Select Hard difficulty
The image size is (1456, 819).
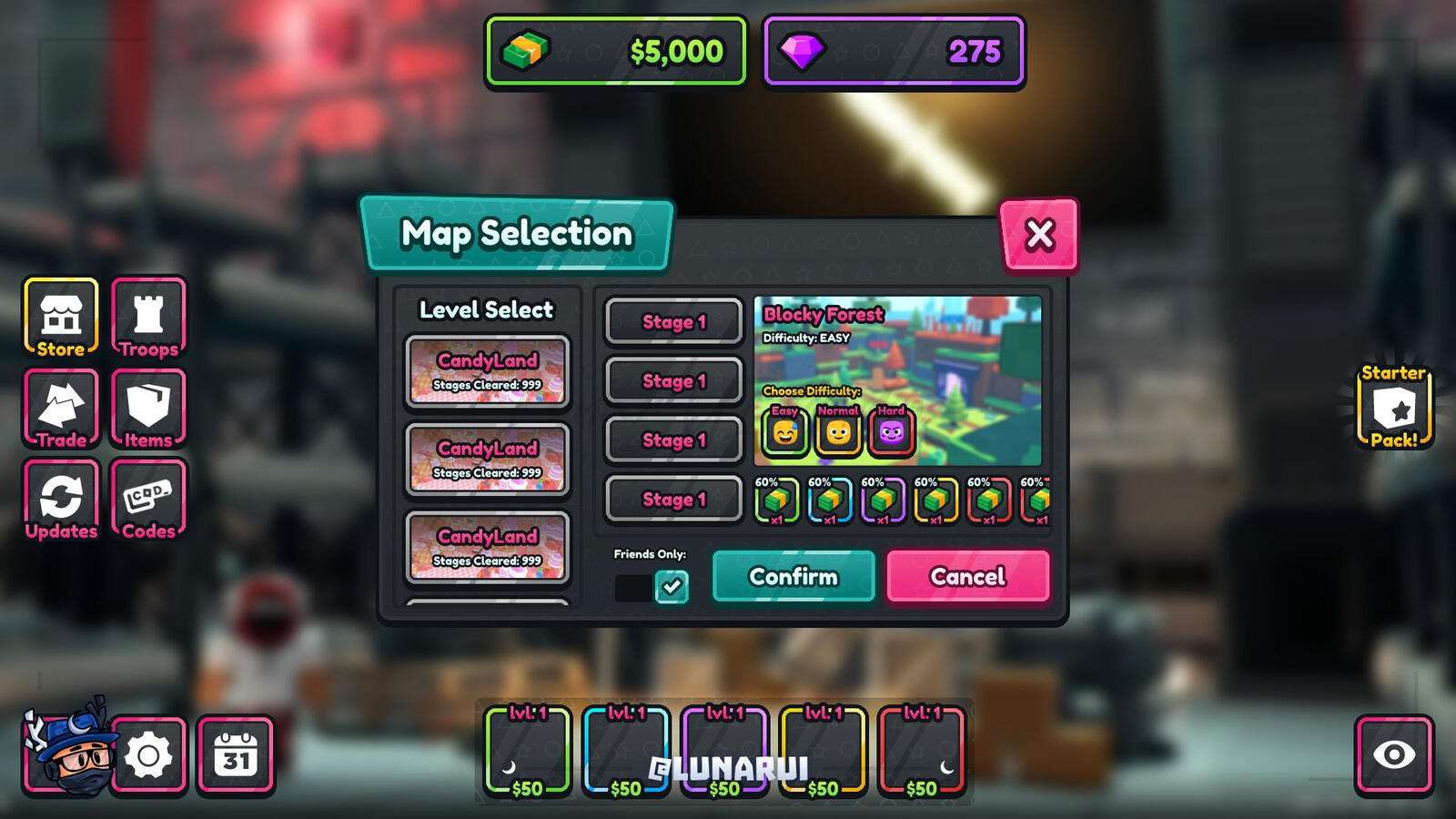pos(889,430)
